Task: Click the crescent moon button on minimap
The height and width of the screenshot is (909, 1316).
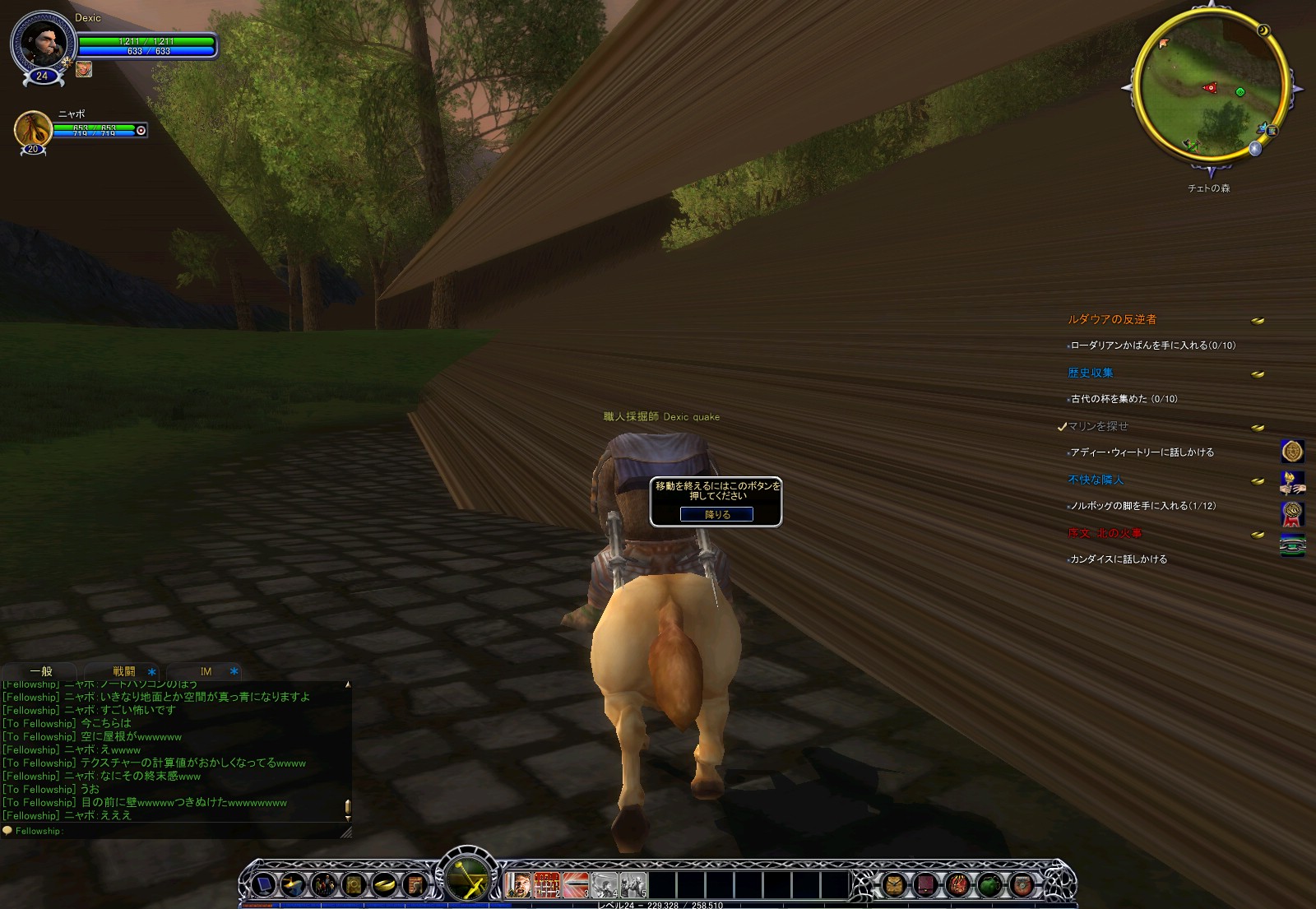Action: click(x=1263, y=31)
